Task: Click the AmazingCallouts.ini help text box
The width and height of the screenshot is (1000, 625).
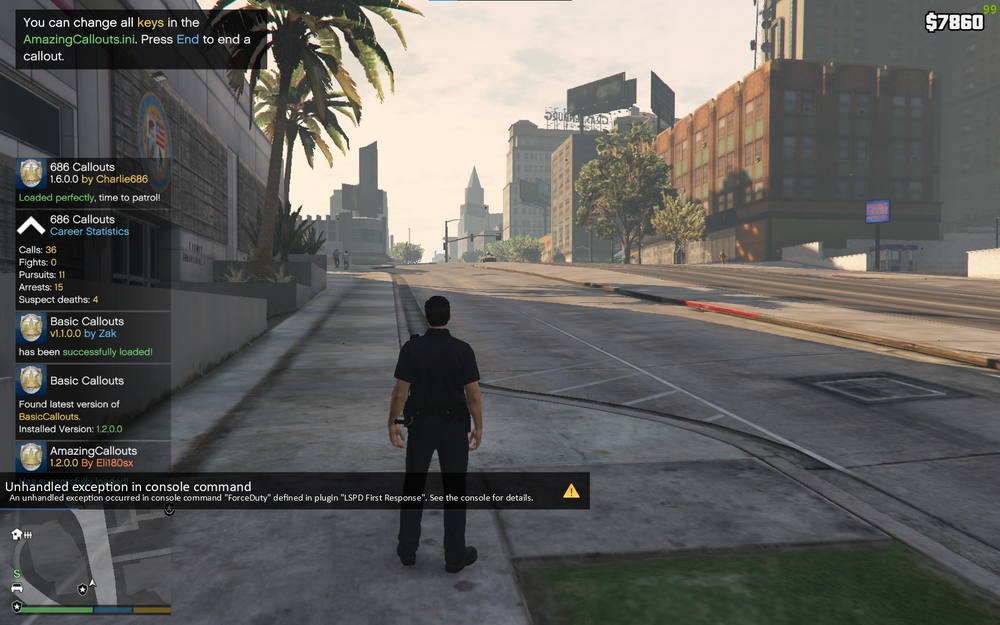Action: point(140,39)
